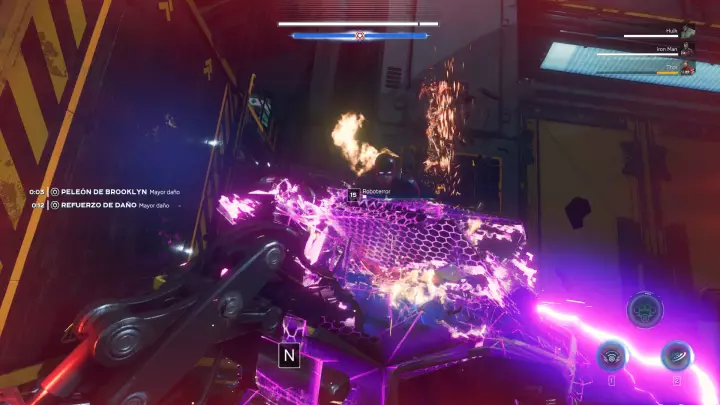Select the Peleón de Brooklyn buff entry

[104, 191]
